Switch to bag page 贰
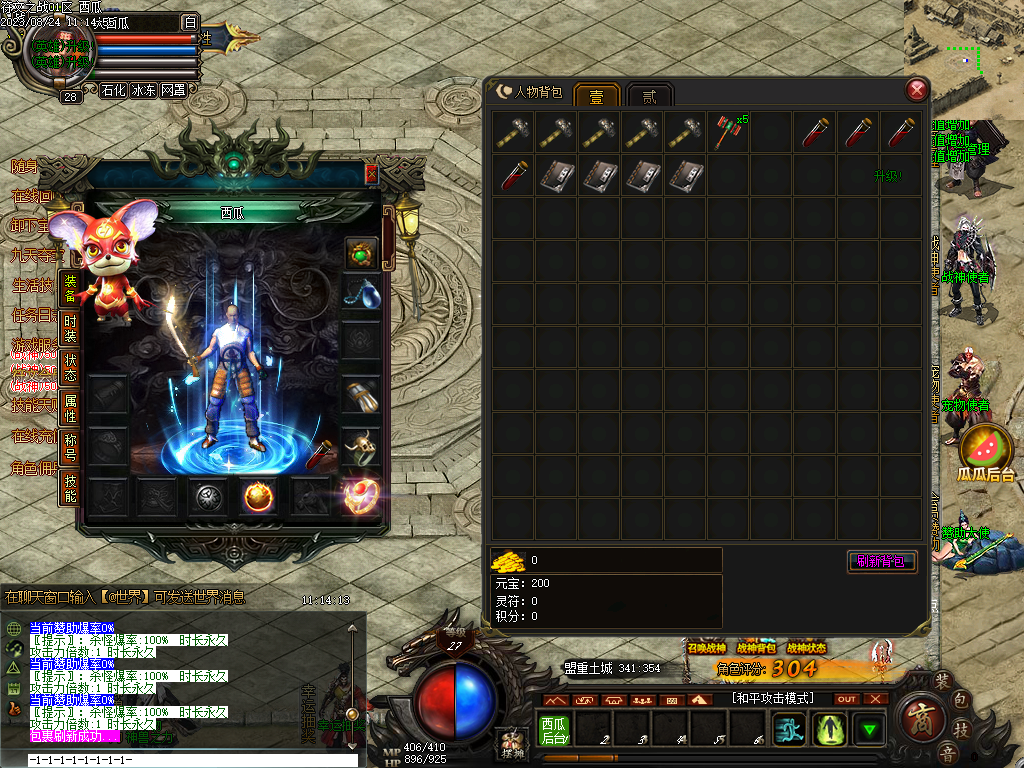This screenshot has height=768, width=1024. click(x=650, y=96)
